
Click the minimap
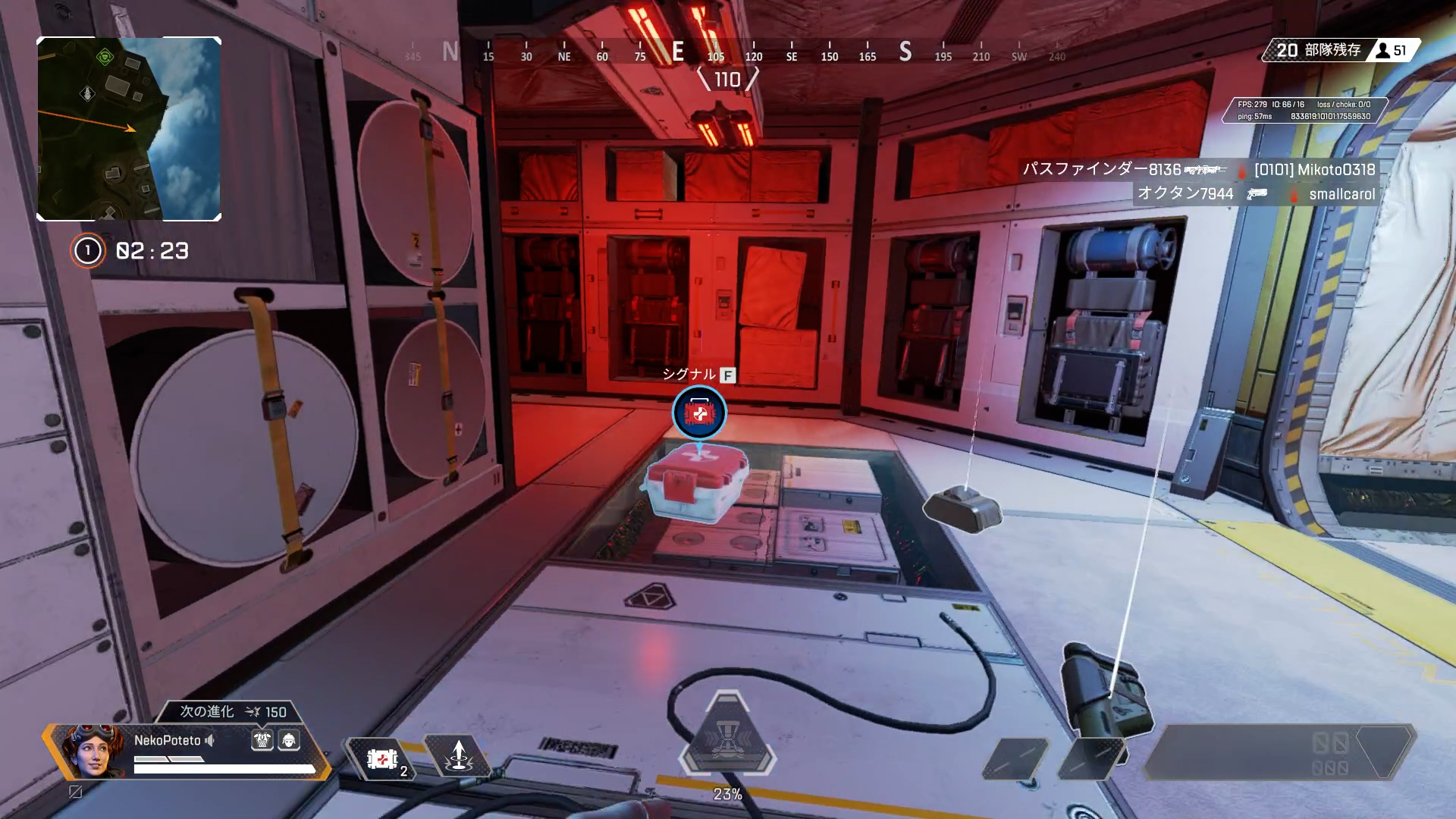[129, 129]
